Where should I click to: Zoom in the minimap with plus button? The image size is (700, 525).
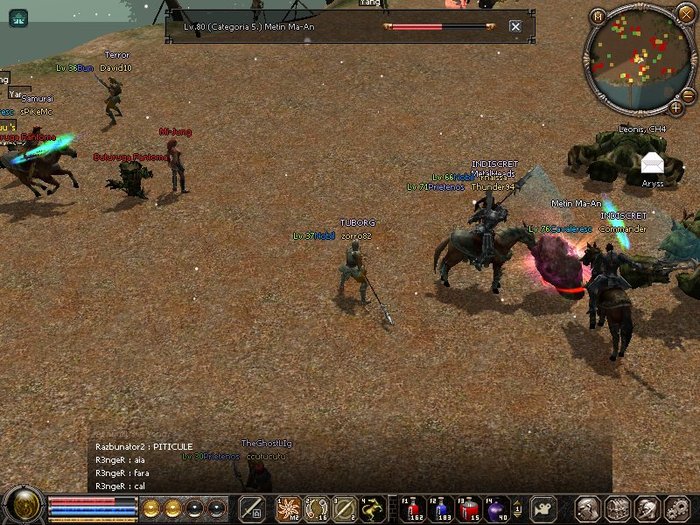pyautogui.click(x=676, y=105)
